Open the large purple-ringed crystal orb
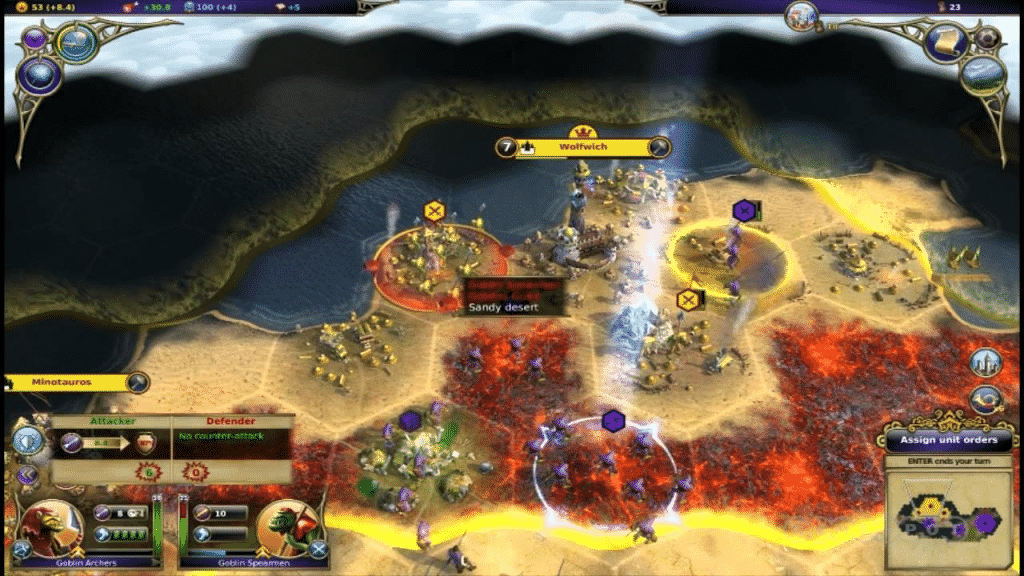The height and width of the screenshot is (576, 1024). point(41,75)
